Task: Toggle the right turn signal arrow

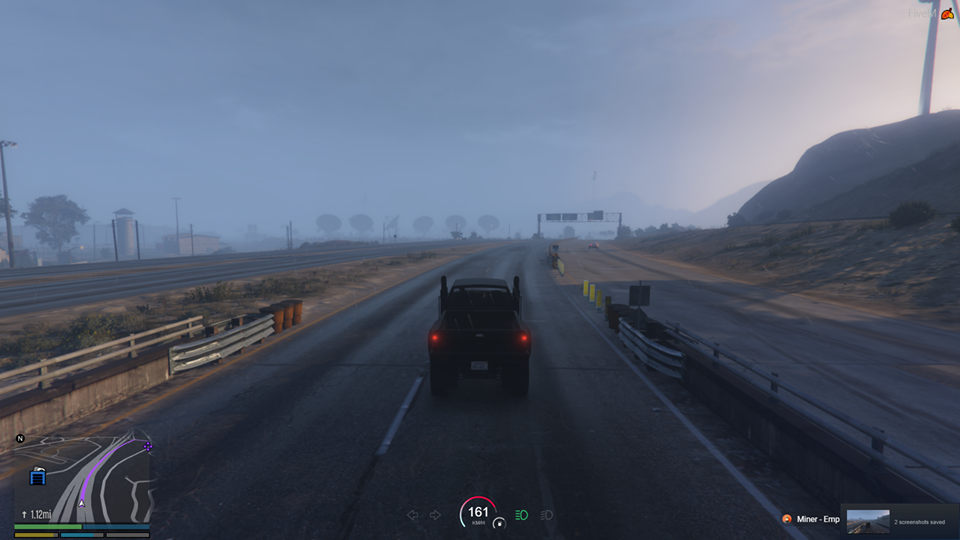Action: coord(435,515)
